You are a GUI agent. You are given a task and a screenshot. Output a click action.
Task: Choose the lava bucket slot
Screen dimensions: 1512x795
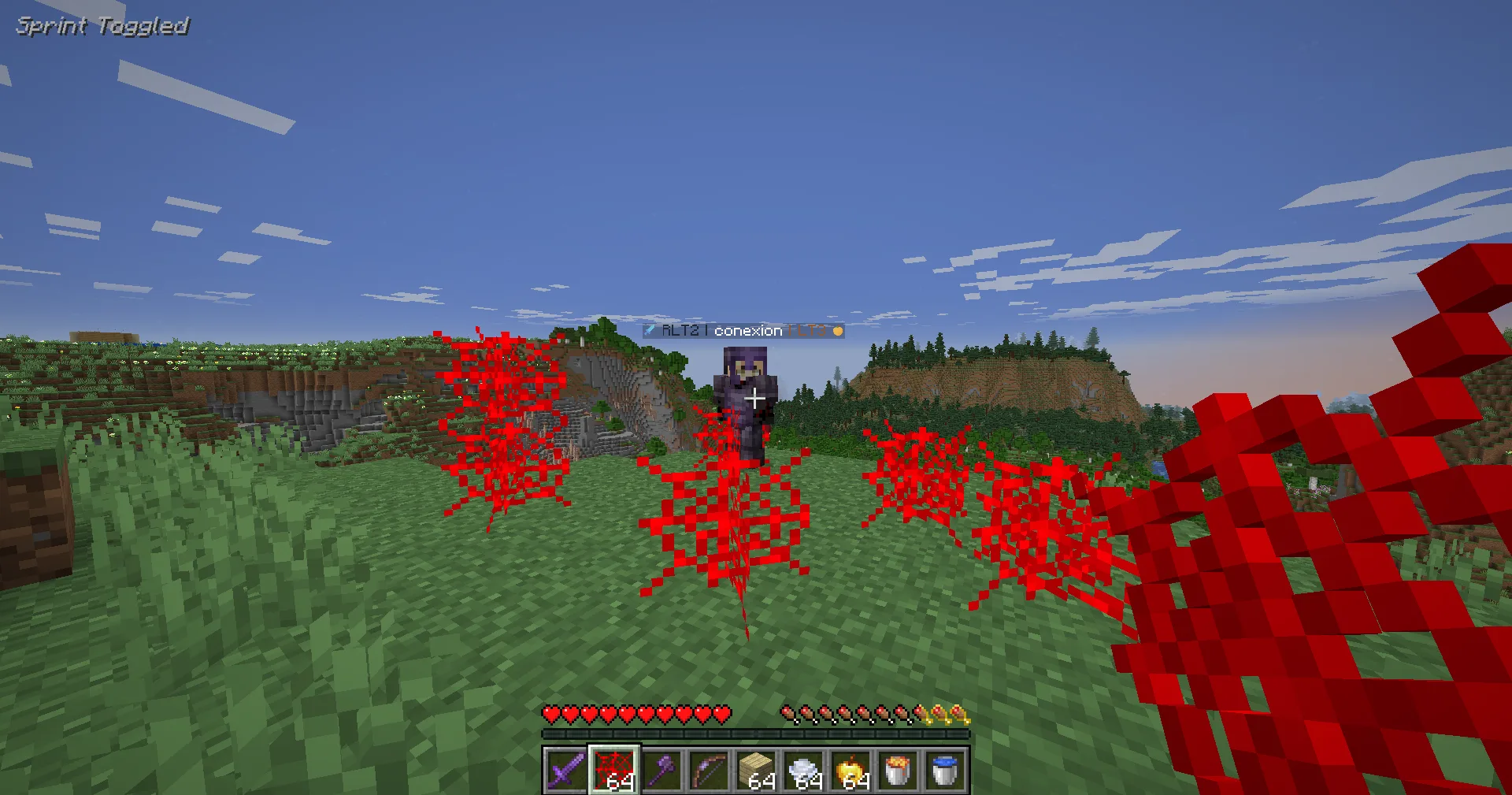coord(898,770)
